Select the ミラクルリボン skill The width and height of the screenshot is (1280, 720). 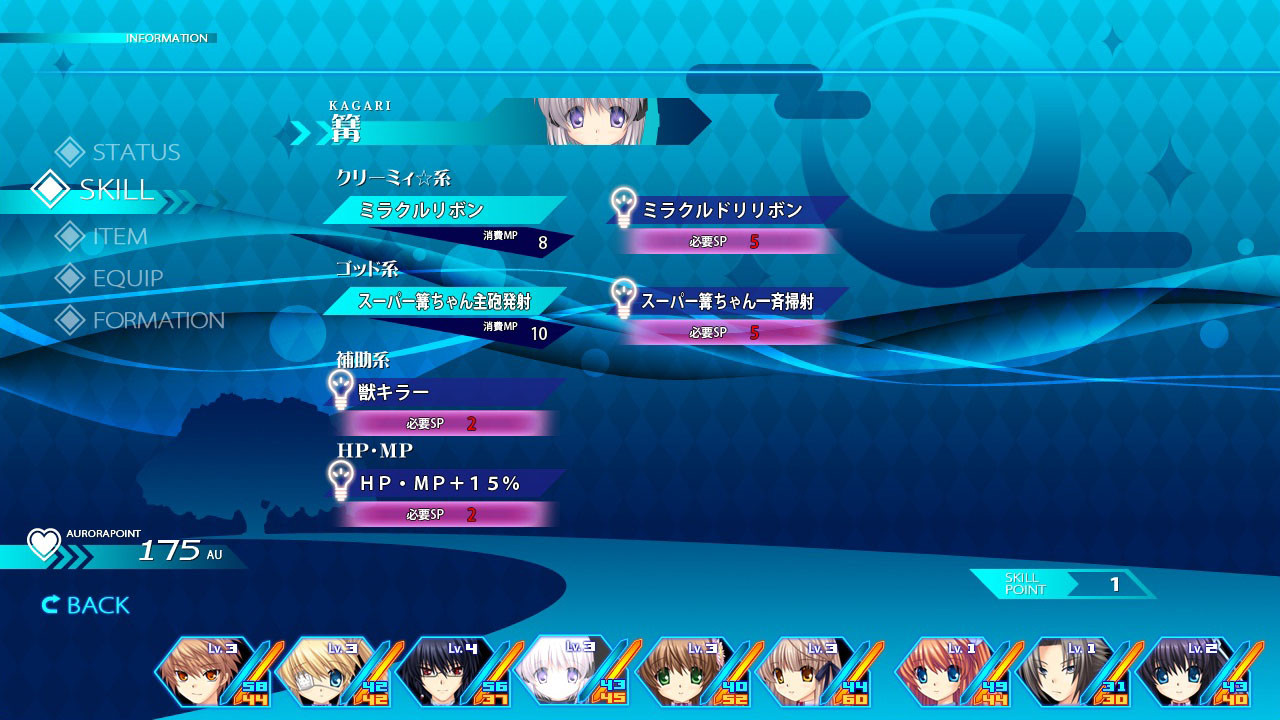tap(444, 210)
